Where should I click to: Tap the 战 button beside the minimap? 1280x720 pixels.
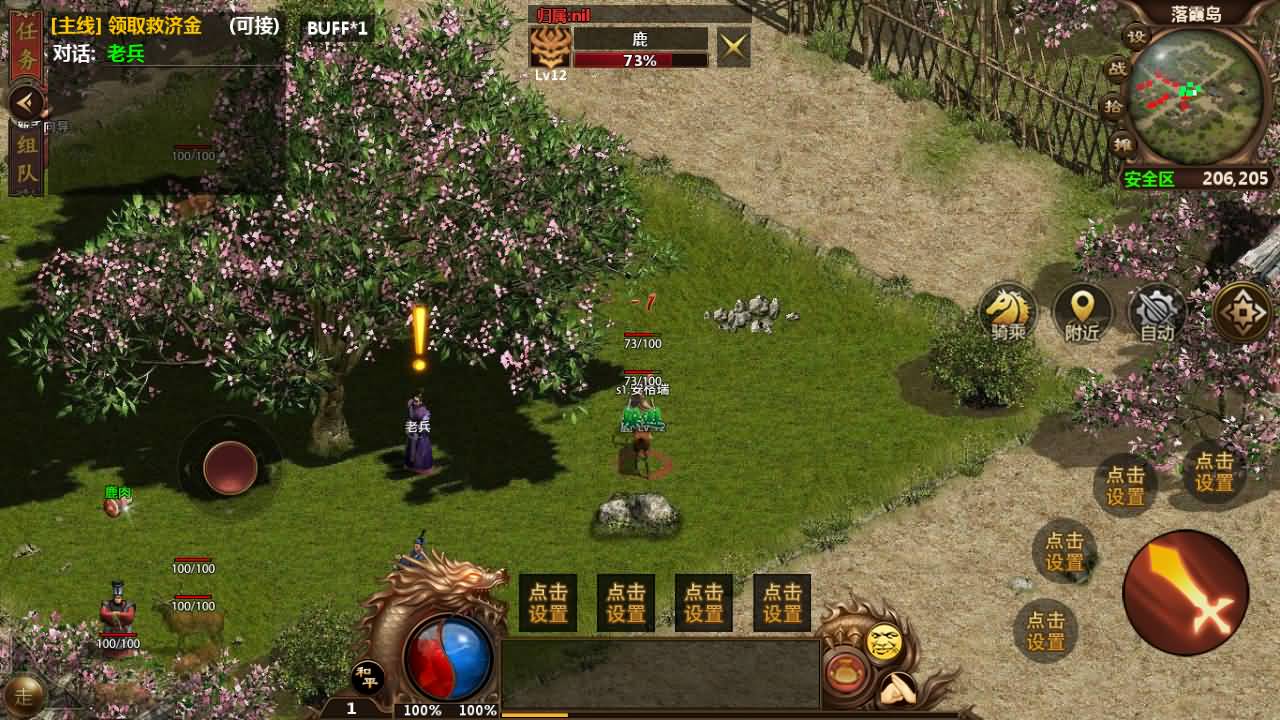point(1116,70)
